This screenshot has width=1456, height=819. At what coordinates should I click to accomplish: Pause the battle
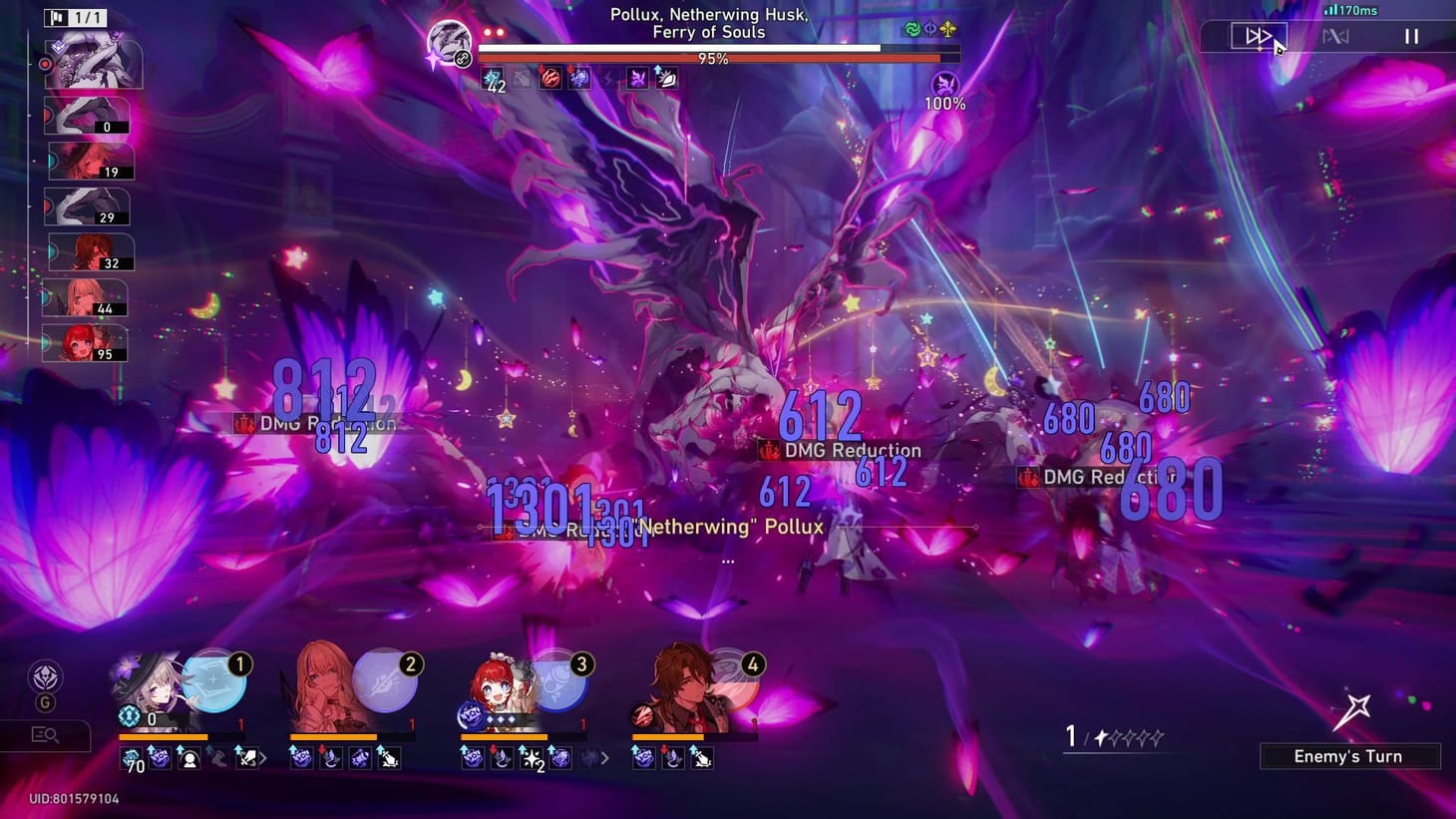click(x=1413, y=36)
